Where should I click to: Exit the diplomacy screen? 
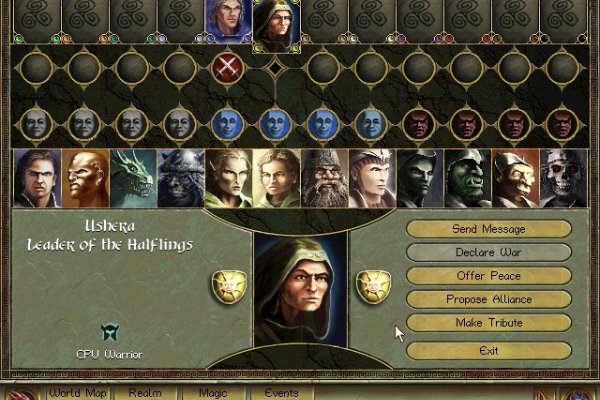488,351
